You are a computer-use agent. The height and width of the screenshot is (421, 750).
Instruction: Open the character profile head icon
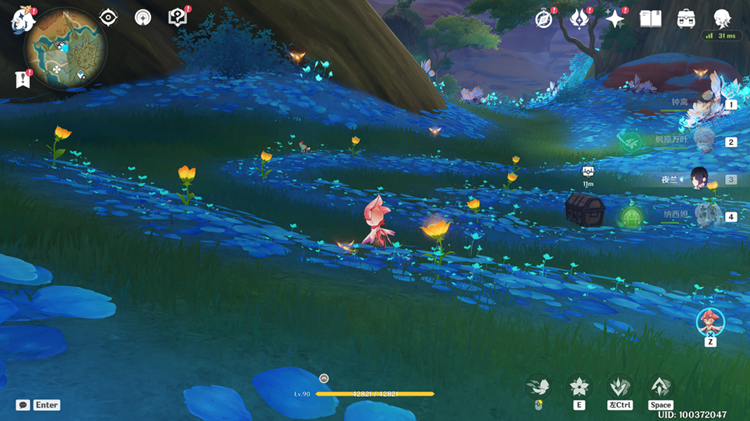(722, 18)
